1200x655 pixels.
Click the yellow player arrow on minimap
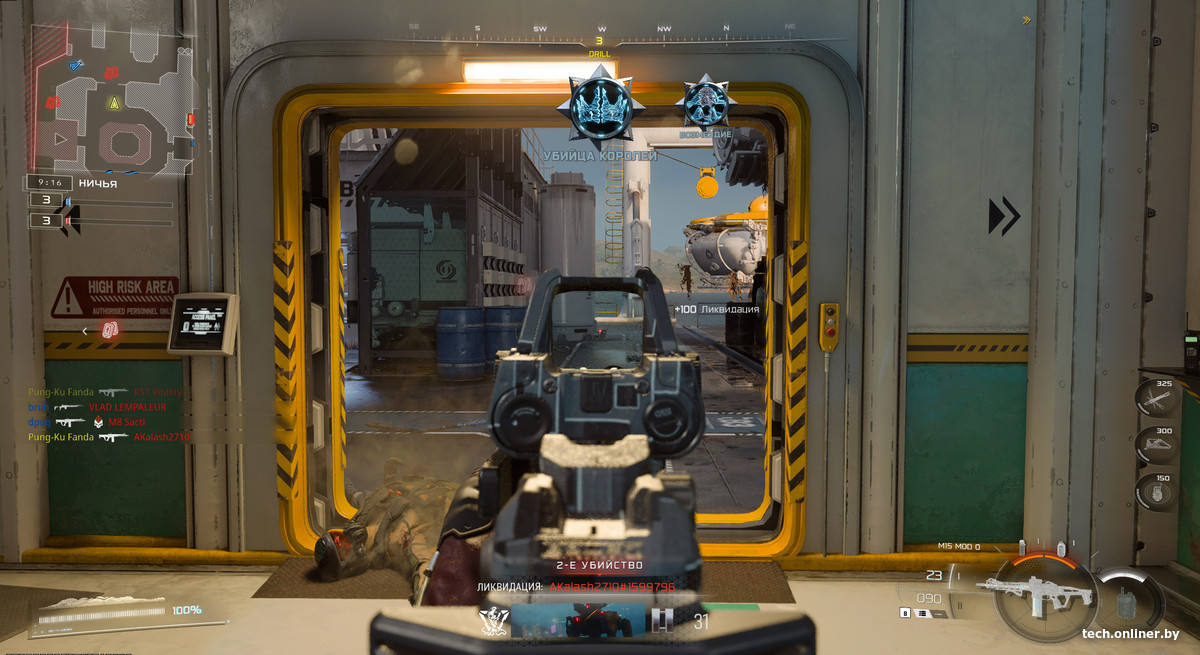[114, 103]
